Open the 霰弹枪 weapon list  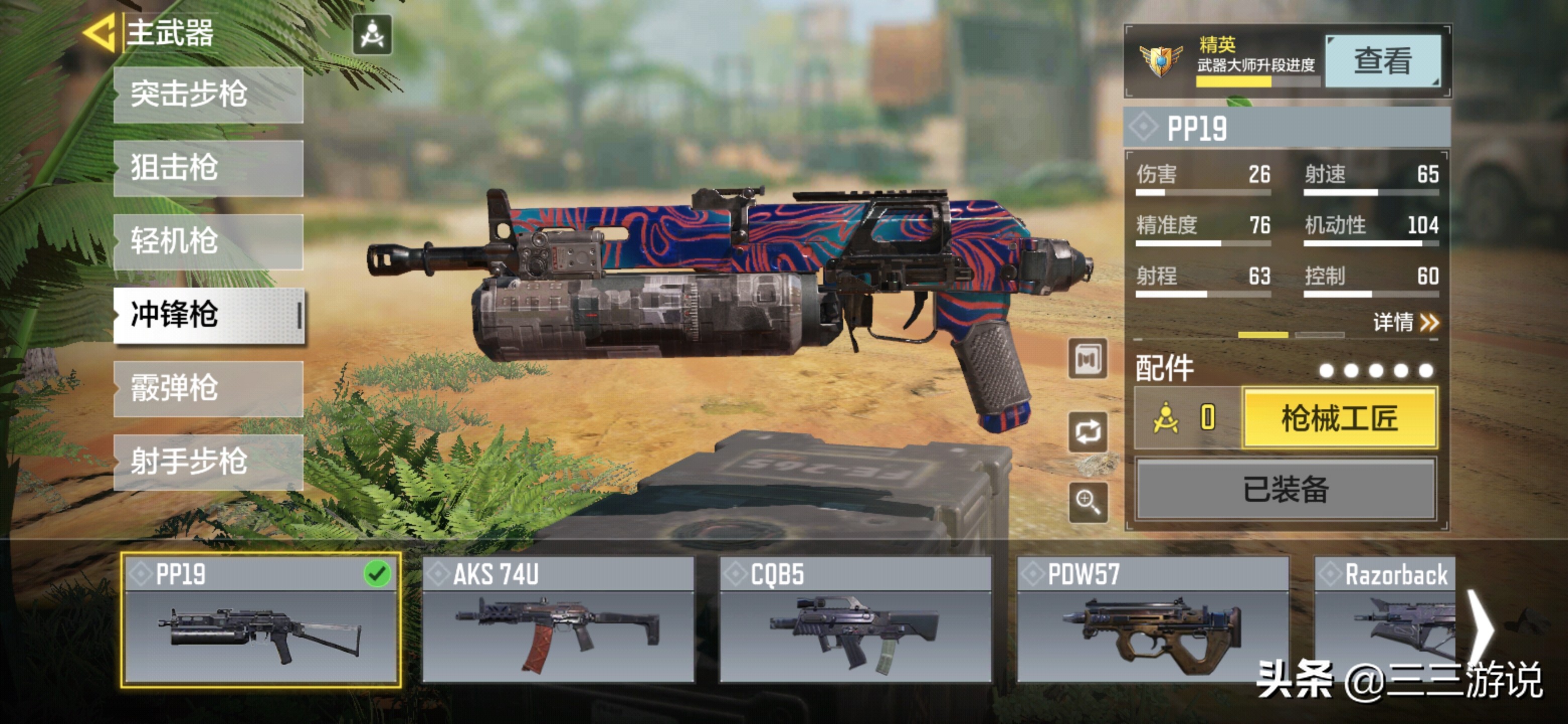(x=208, y=389)
